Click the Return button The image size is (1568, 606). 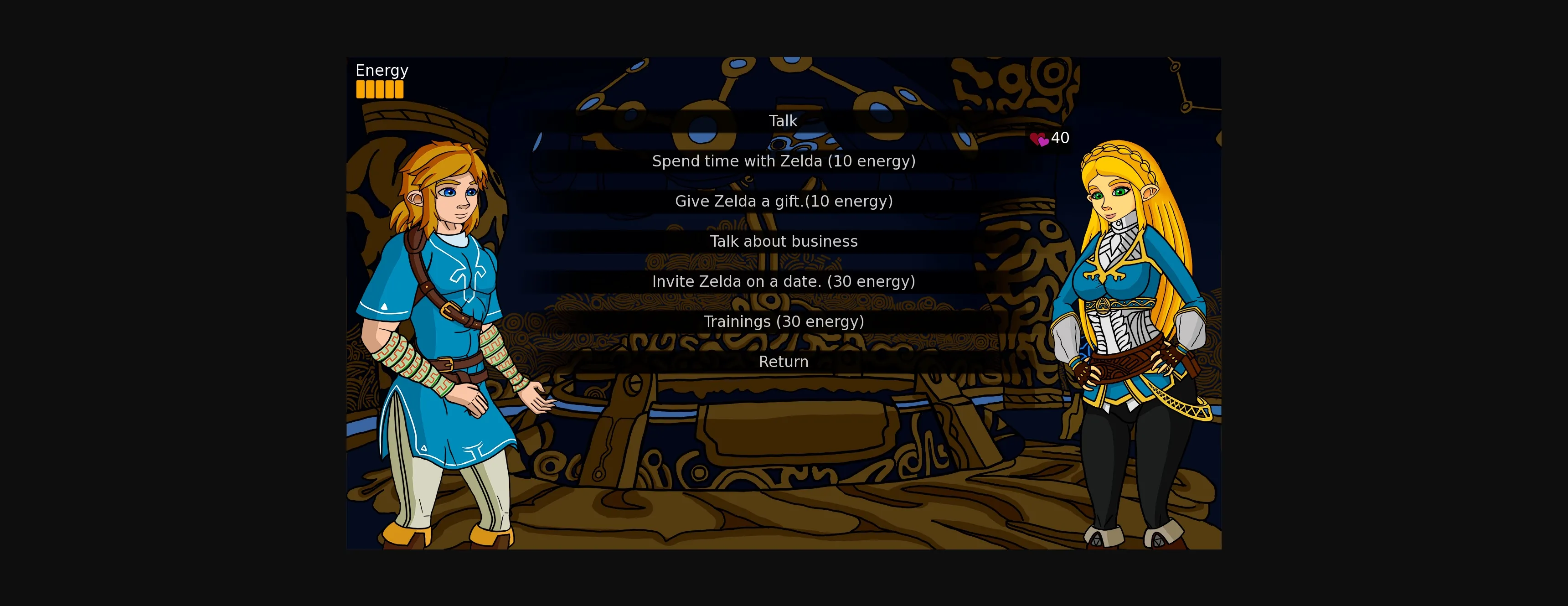(x=784, y=361)
